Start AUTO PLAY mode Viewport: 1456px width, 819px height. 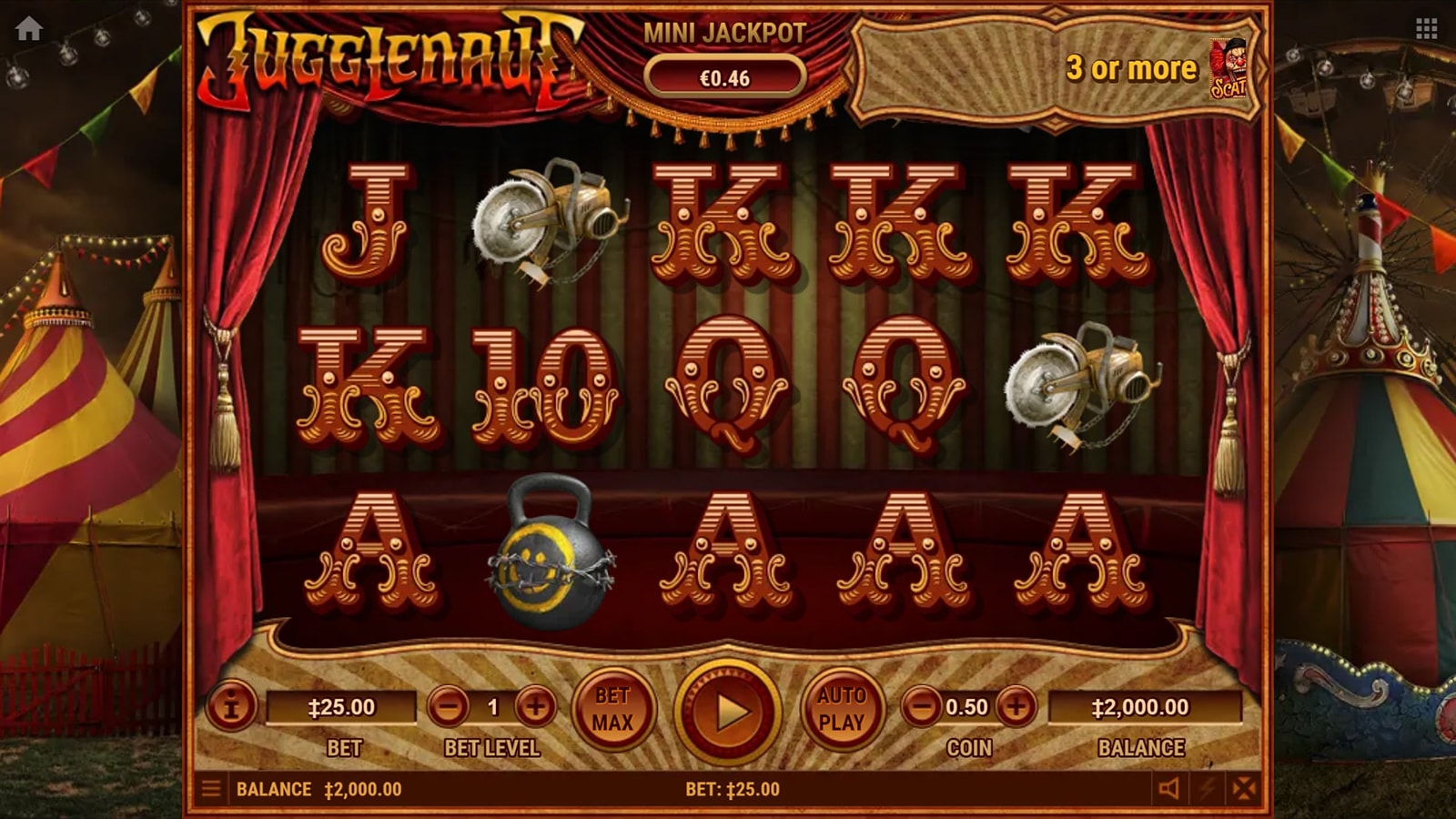pyautogui.click(x=842, y=709)
